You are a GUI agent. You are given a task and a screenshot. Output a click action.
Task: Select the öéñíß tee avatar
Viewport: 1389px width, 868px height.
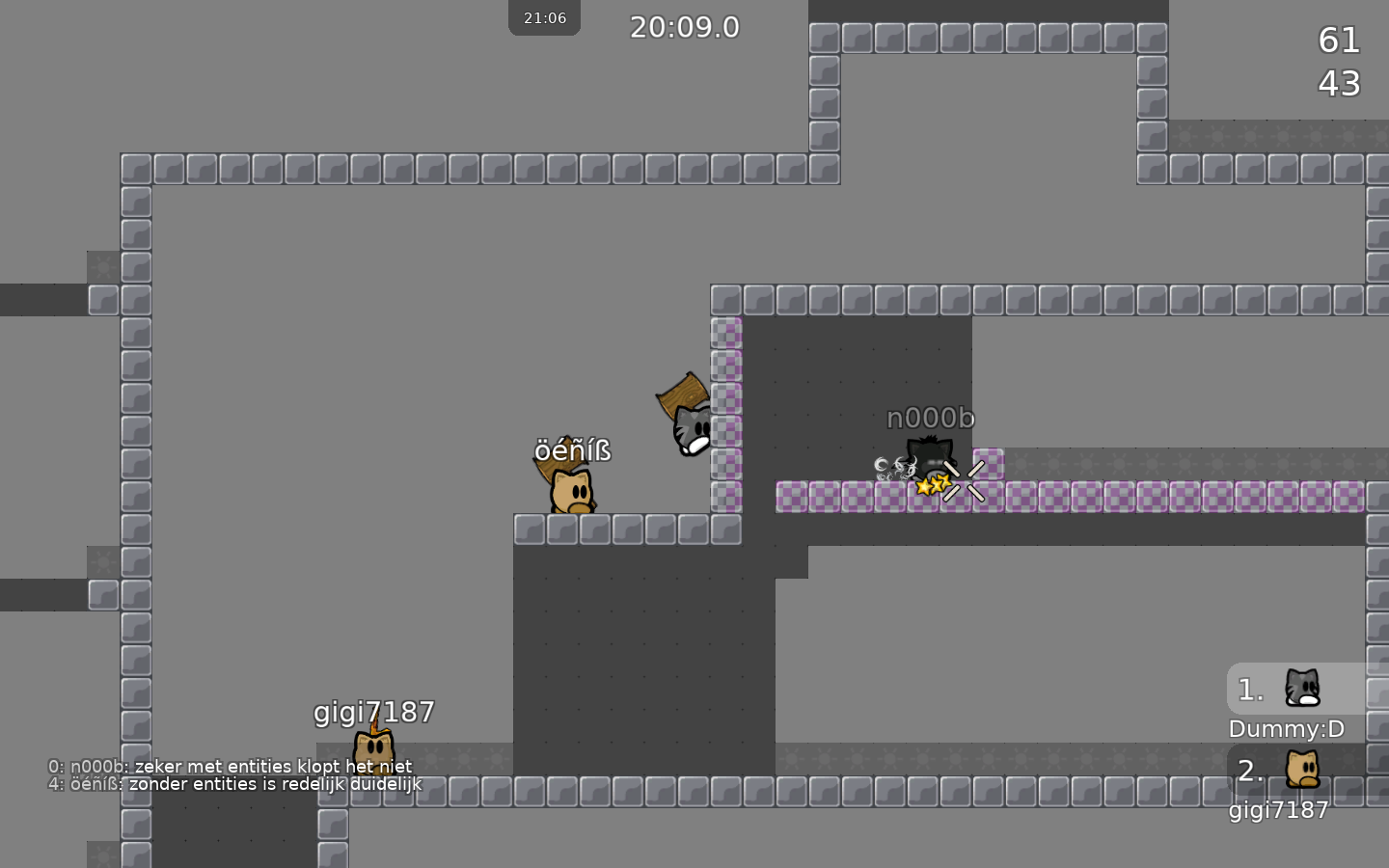(571, 492)
